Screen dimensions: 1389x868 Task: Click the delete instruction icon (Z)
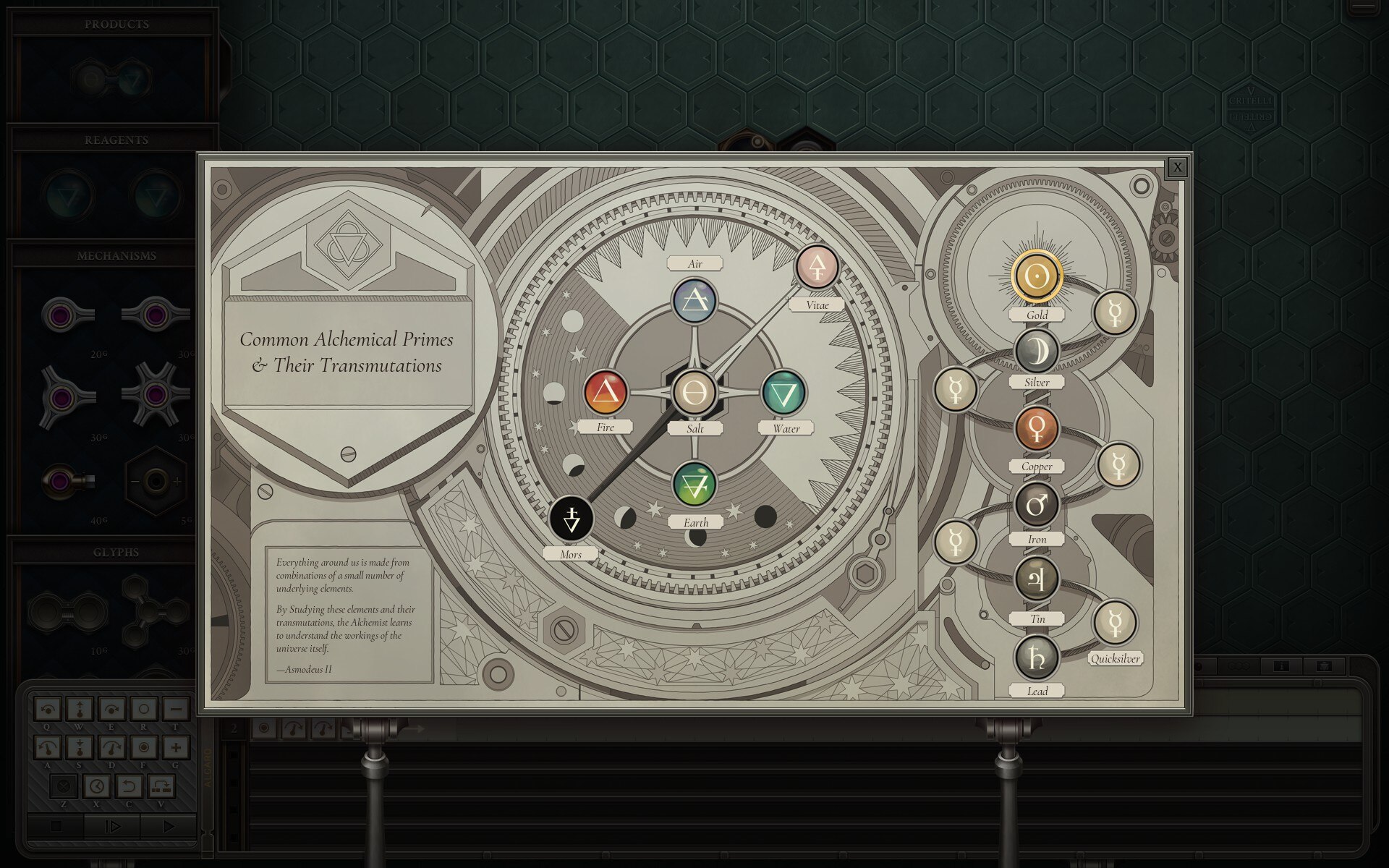[x=64, y=788]
